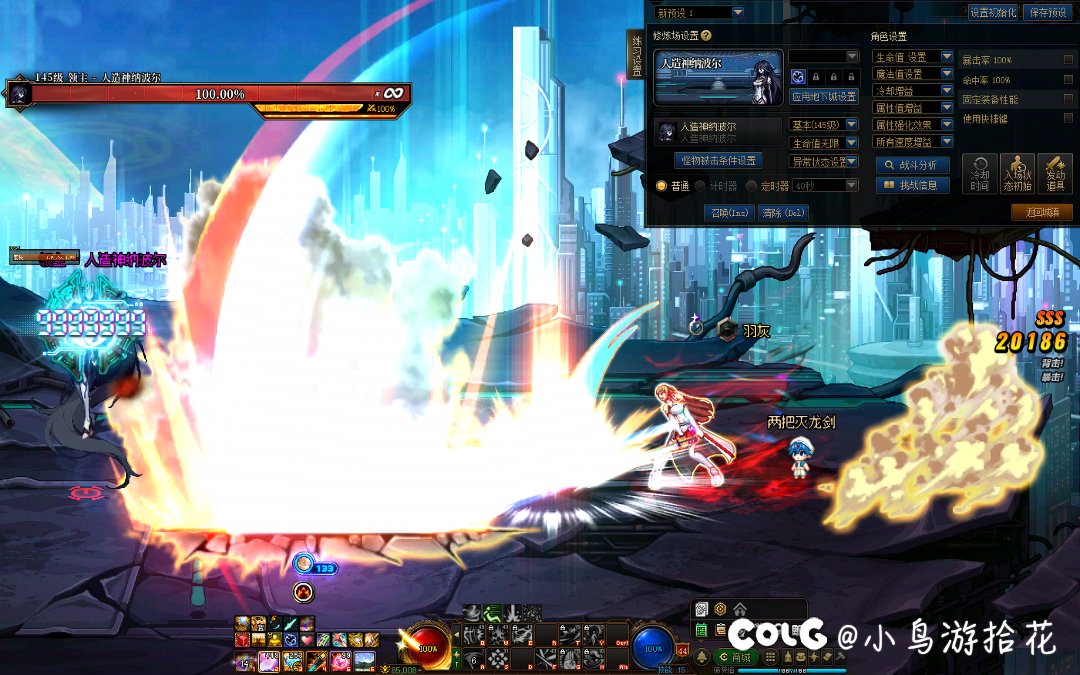The height and width of the screenshot is (675, 1080).
Task: Expand the 冷却增益 cooldown buff dropdown
Action: pyautogui.click(x=913, y=91)
